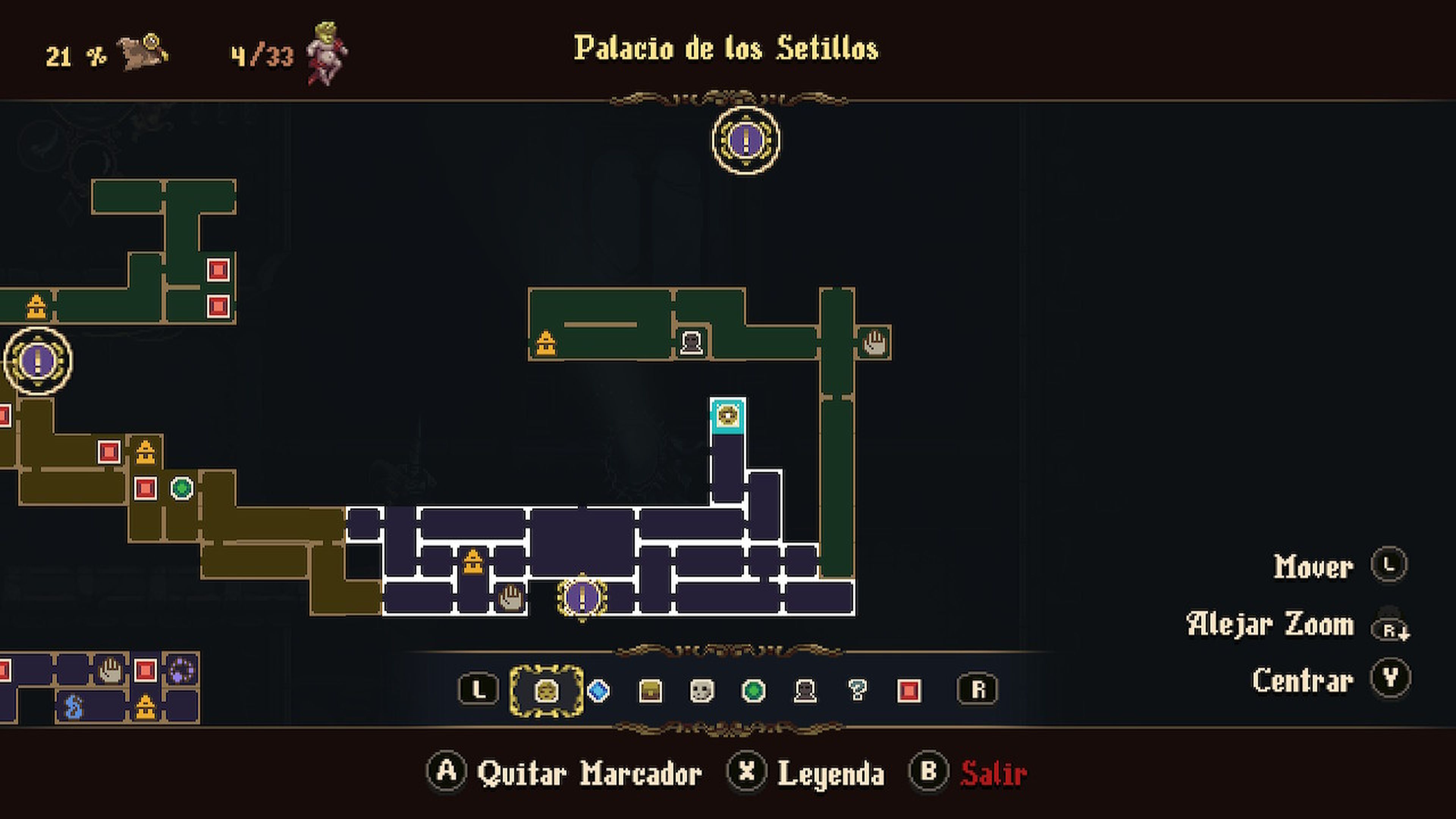The image size is (1456, 819).
Task: Pick the question mark marker type
Action: (857, 691)
